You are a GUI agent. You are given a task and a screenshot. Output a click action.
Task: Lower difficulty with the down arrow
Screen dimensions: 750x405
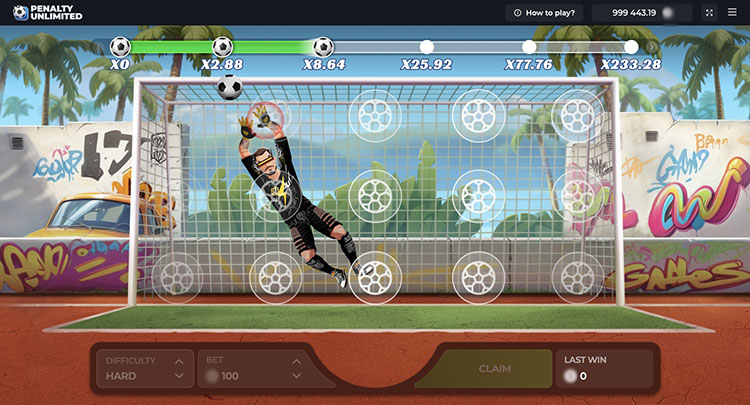pos(178,376)
